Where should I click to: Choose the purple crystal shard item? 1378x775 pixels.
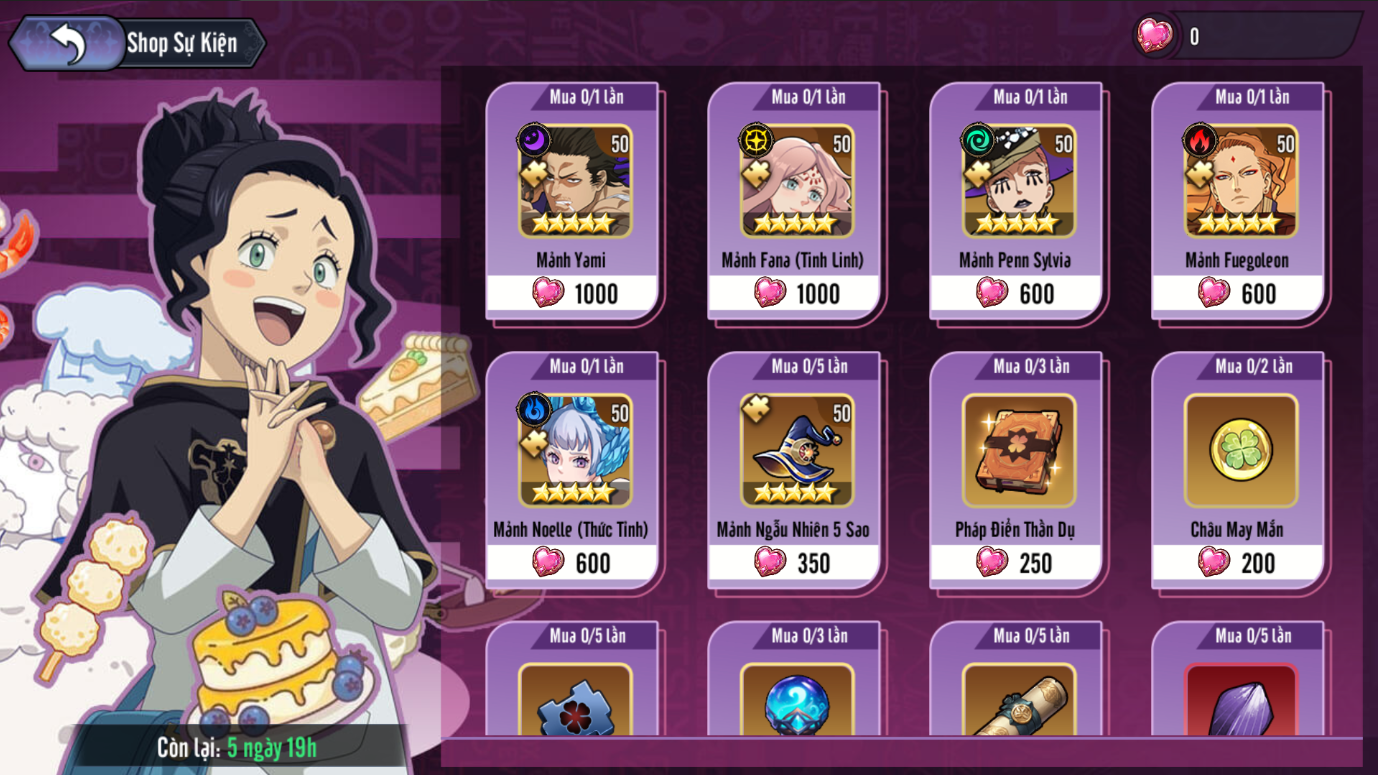(x=1240, y=700)
